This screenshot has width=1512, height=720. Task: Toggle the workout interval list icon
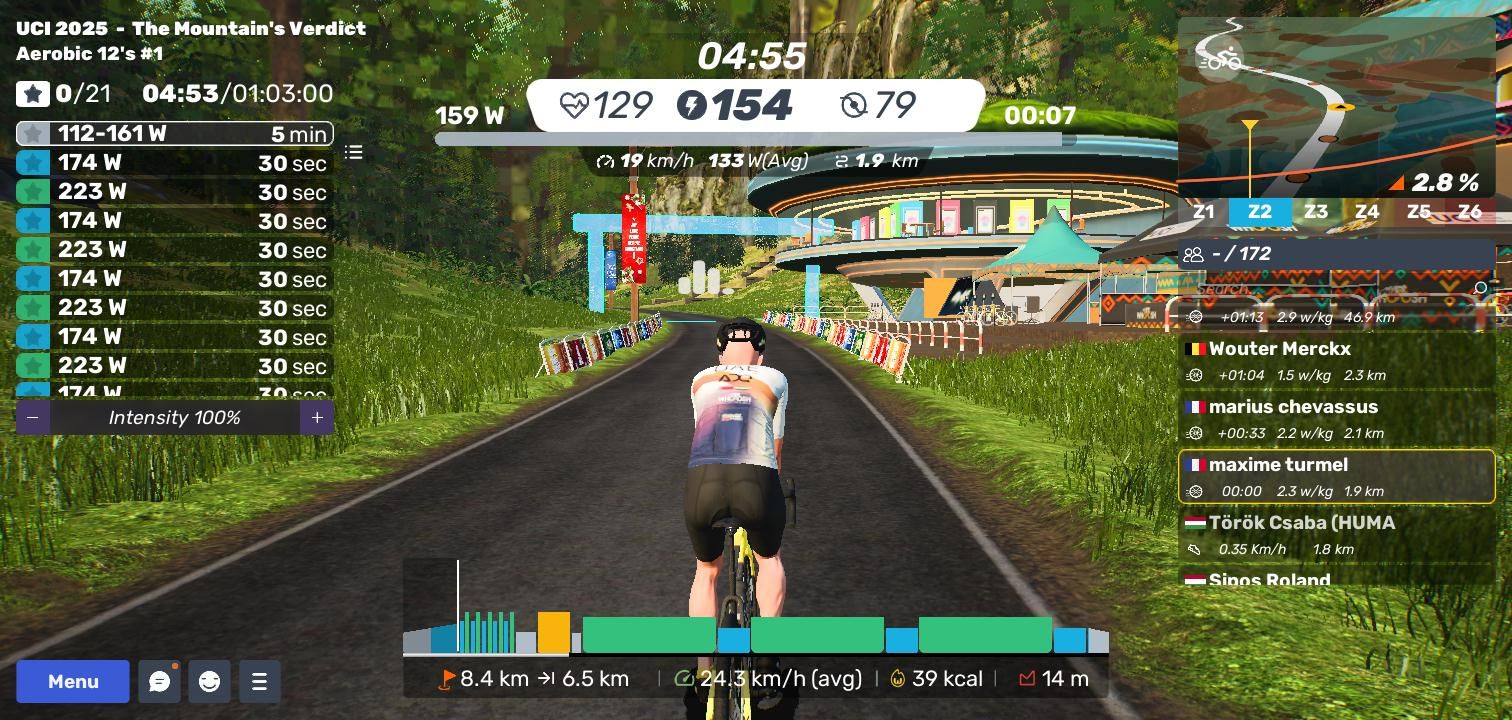point(353,152)
